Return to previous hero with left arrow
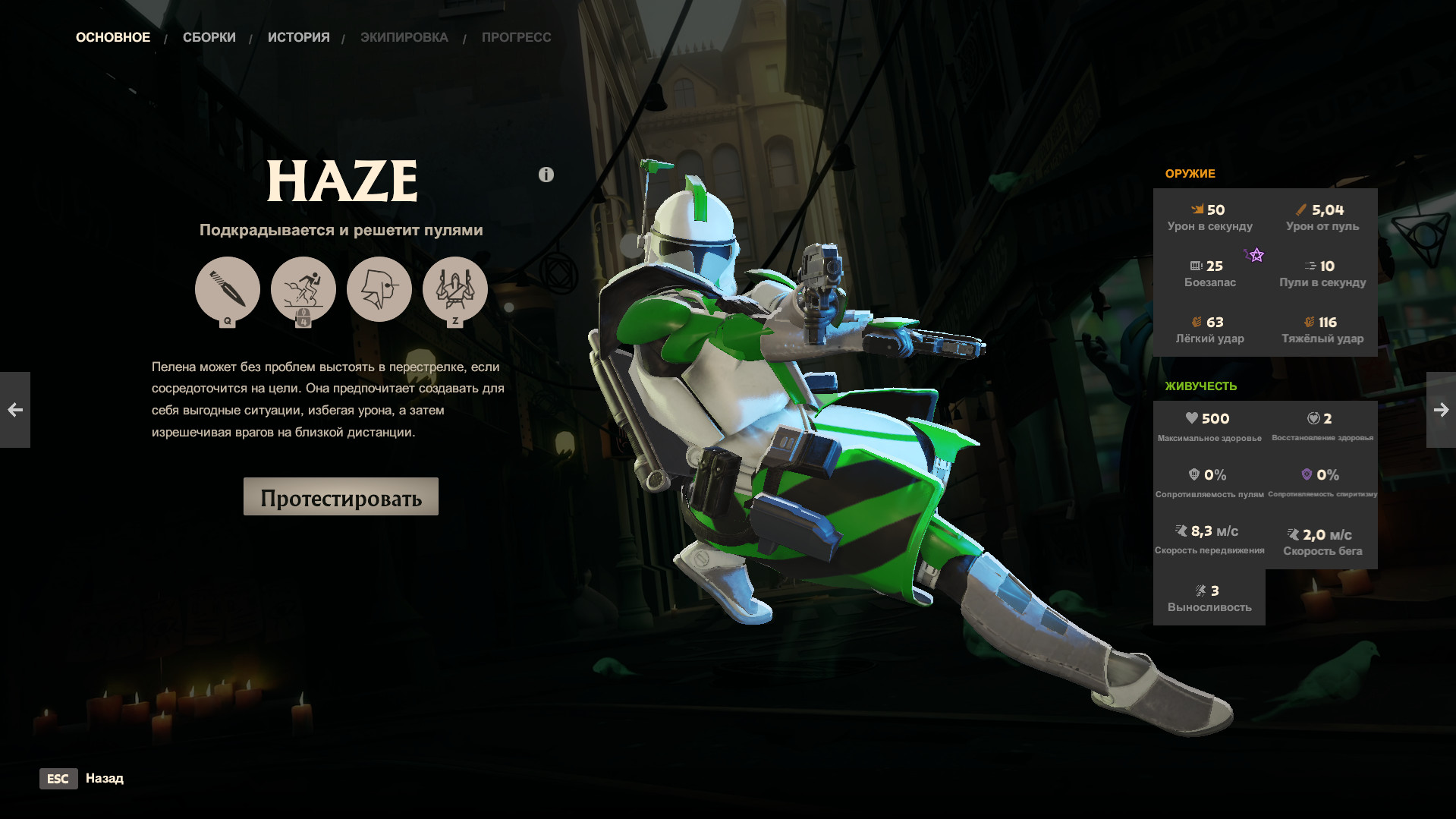 15,410
